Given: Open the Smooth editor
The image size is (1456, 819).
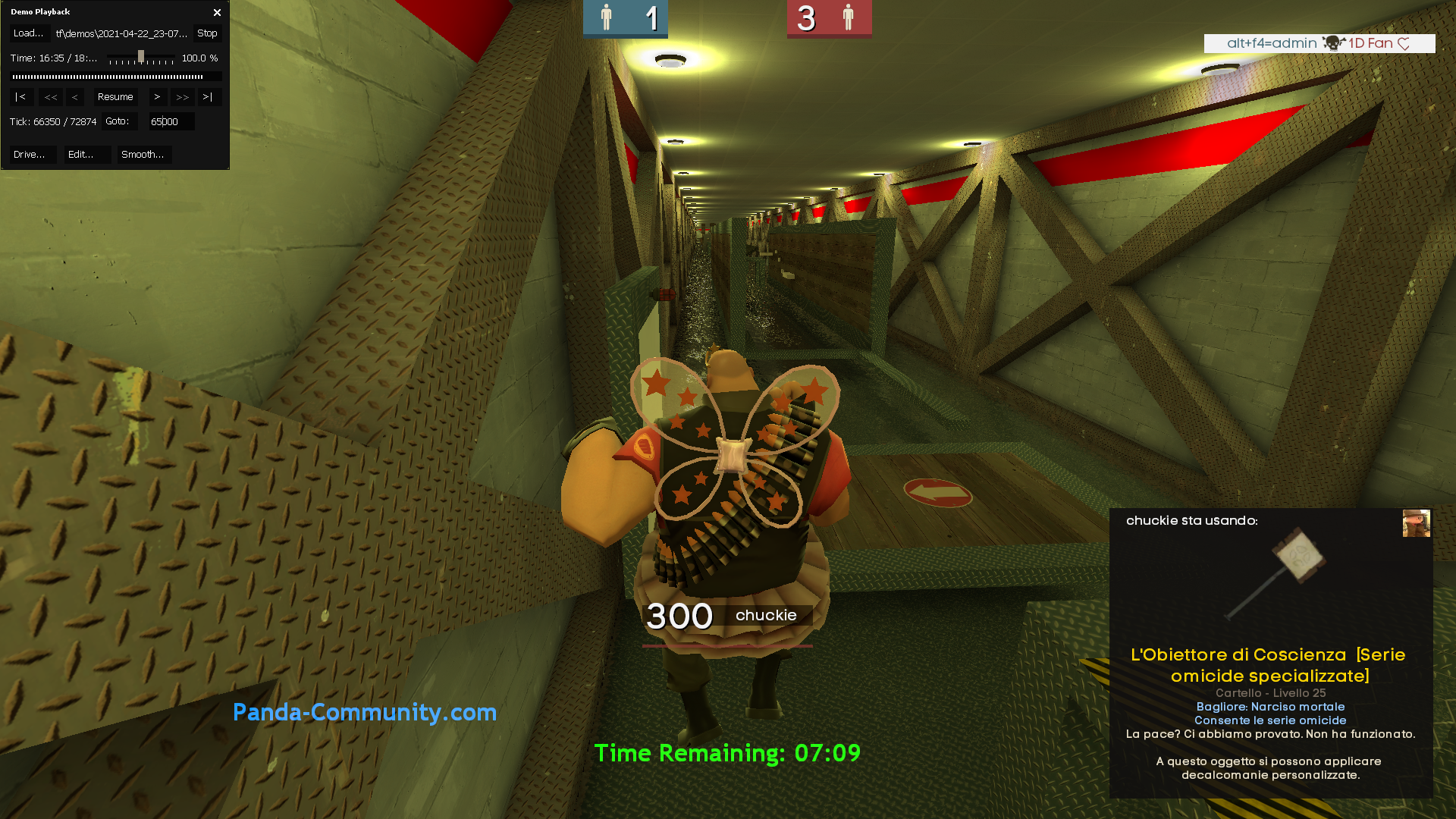Looking at the screenshot, I should point(143,154).
